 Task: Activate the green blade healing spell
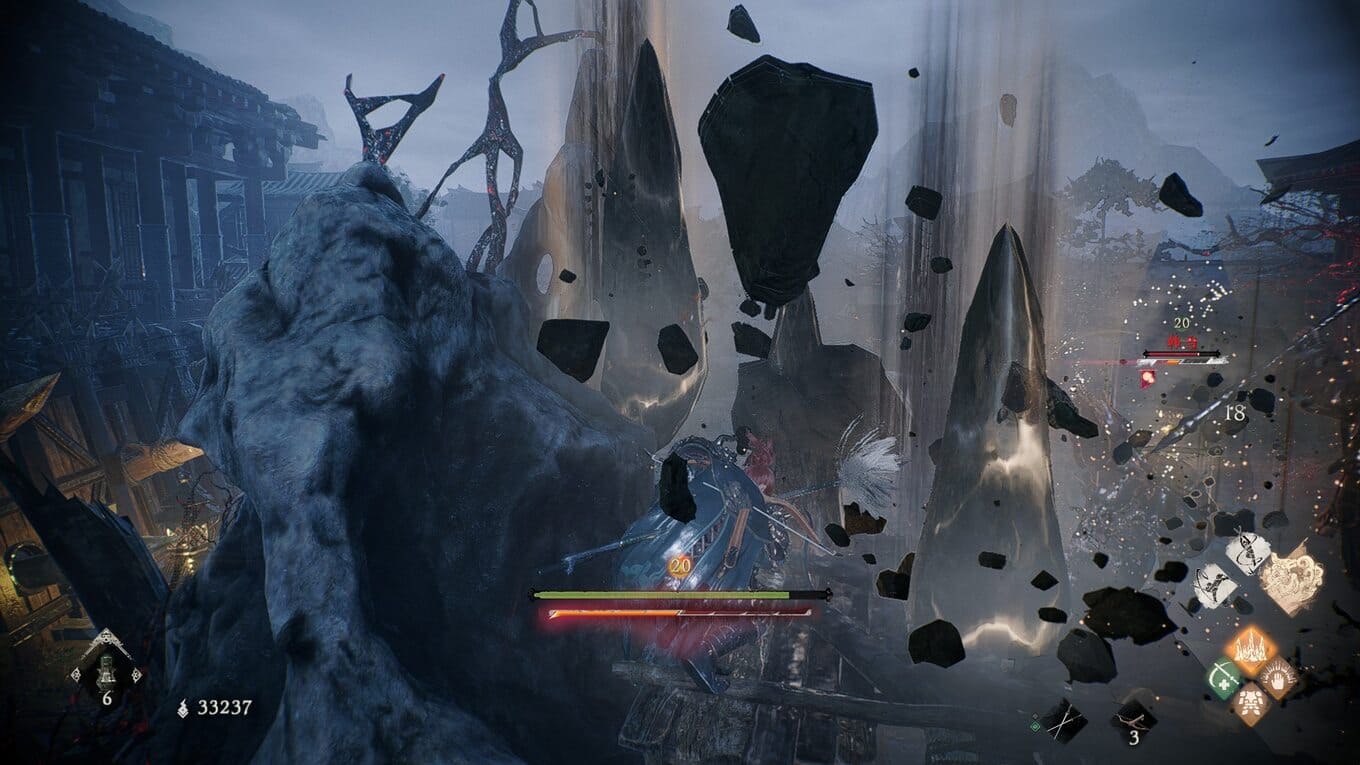[x=1223, y=679]
